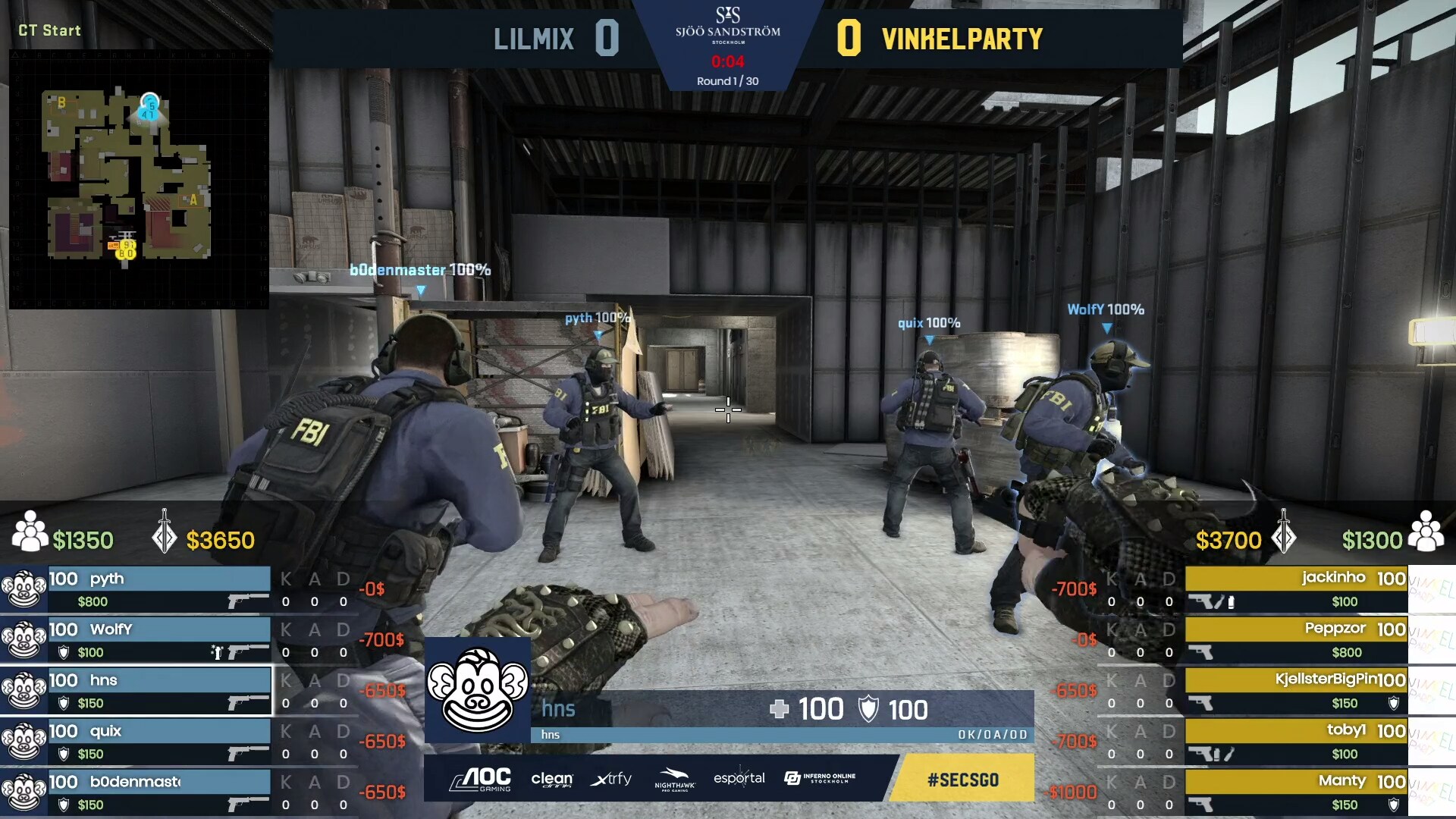Click the AOC Gaming sponsor logo

pyautogui.click(x=481, y=779)
